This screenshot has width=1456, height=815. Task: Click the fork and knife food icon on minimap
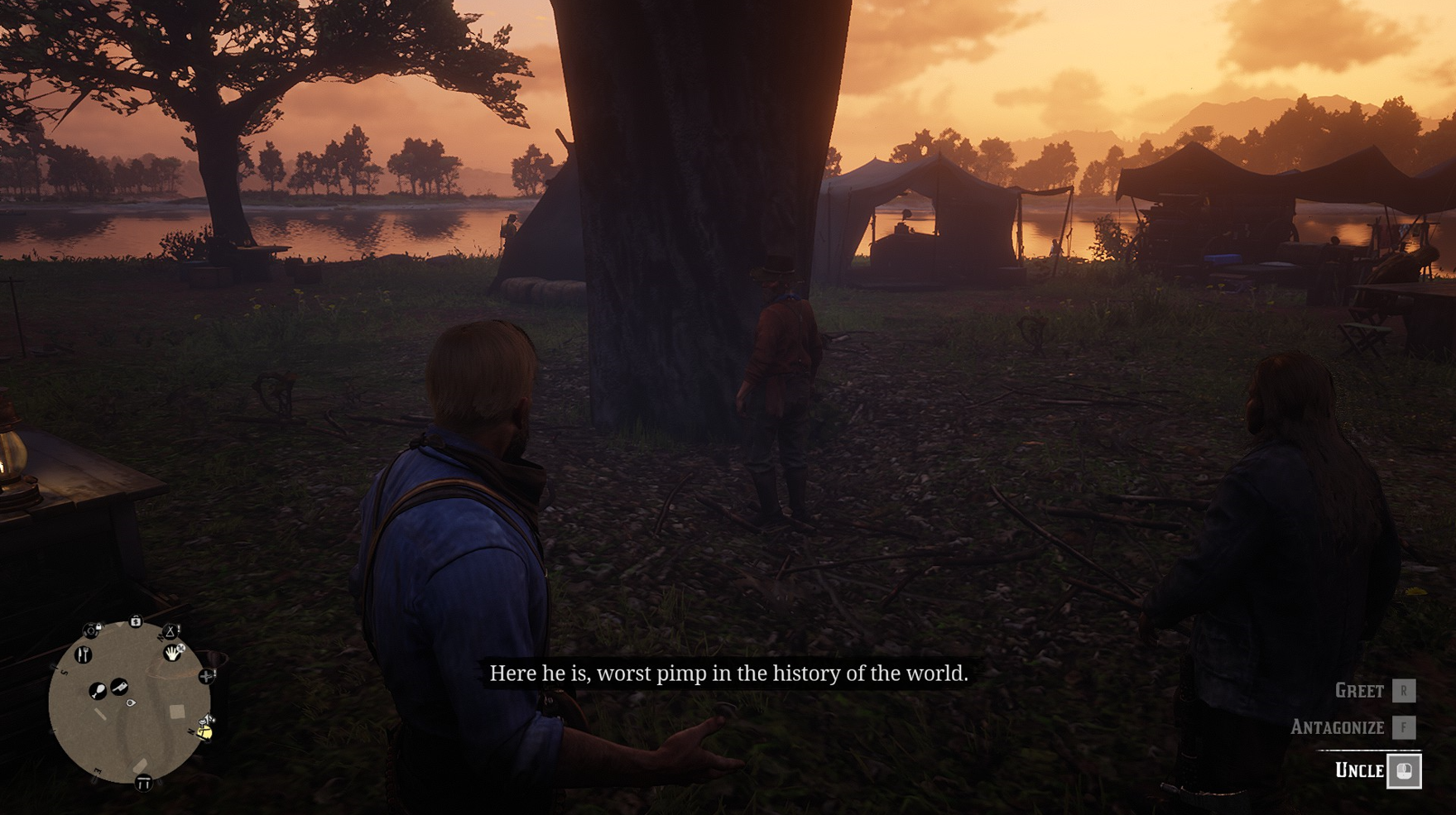pyautogui.click(x=83, y=654)
